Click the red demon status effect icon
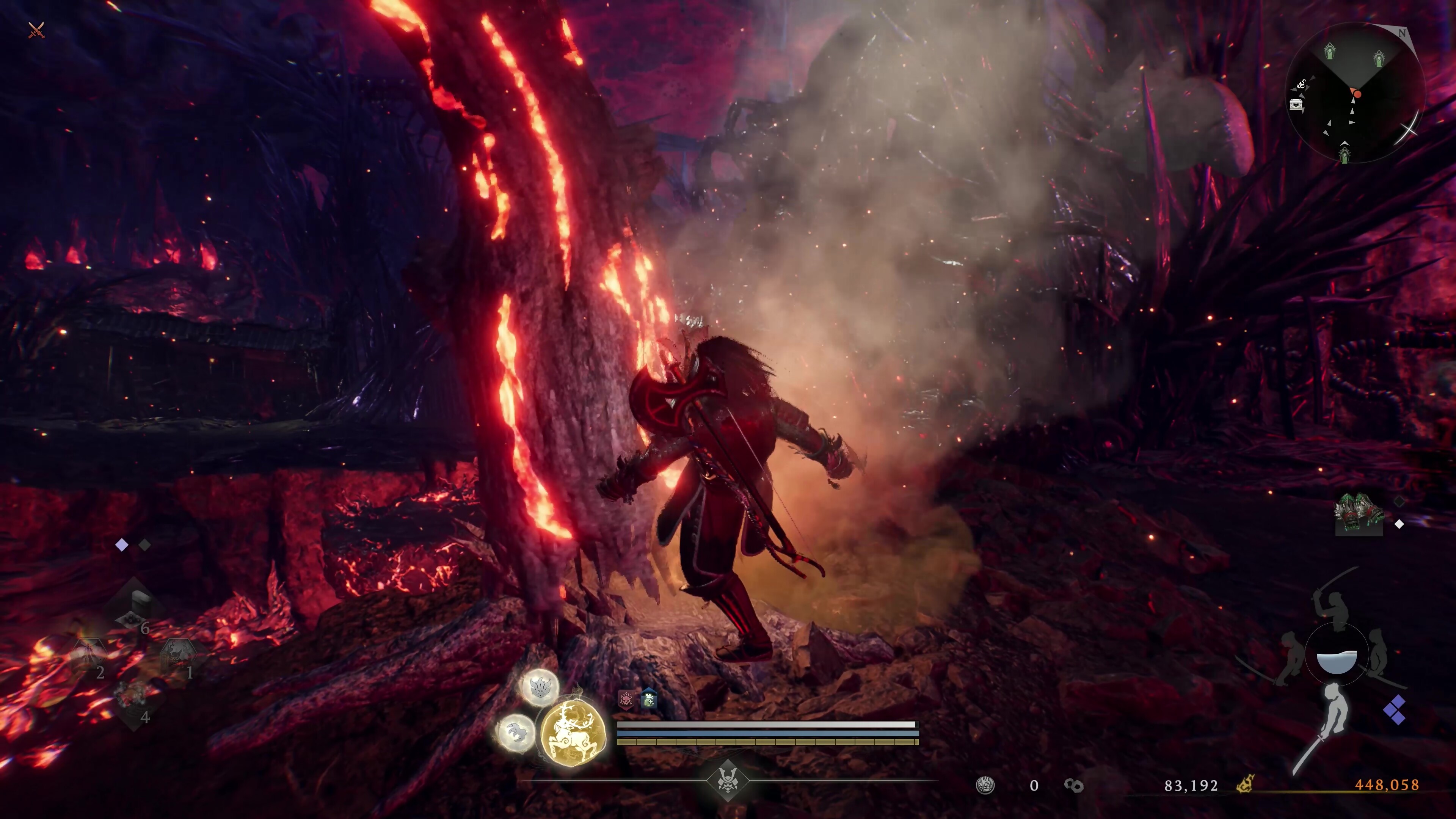This screenshot has height=819, width=1456. (626, 700)
